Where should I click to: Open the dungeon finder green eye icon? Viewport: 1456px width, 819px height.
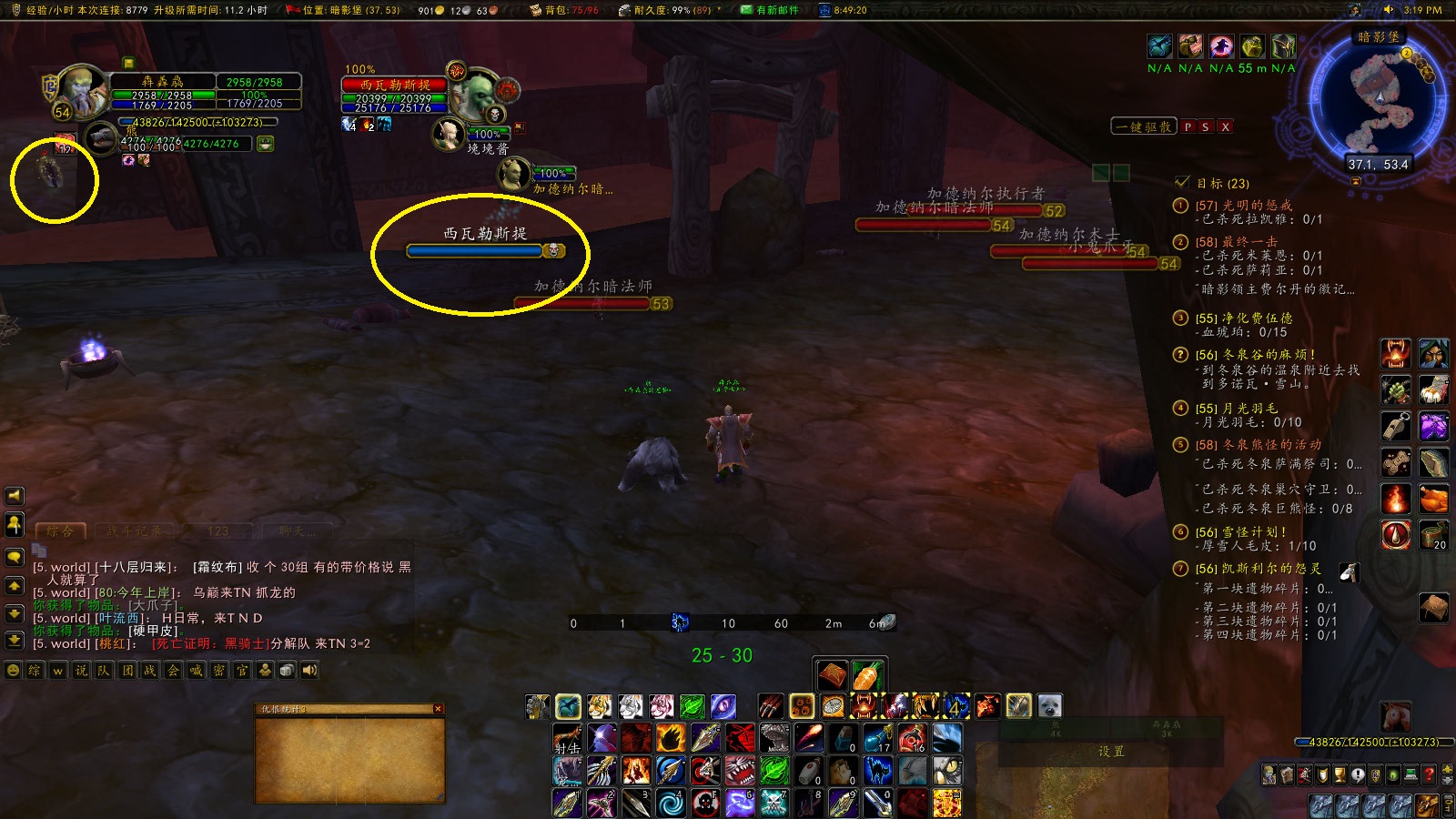(x=1391, y=775)
